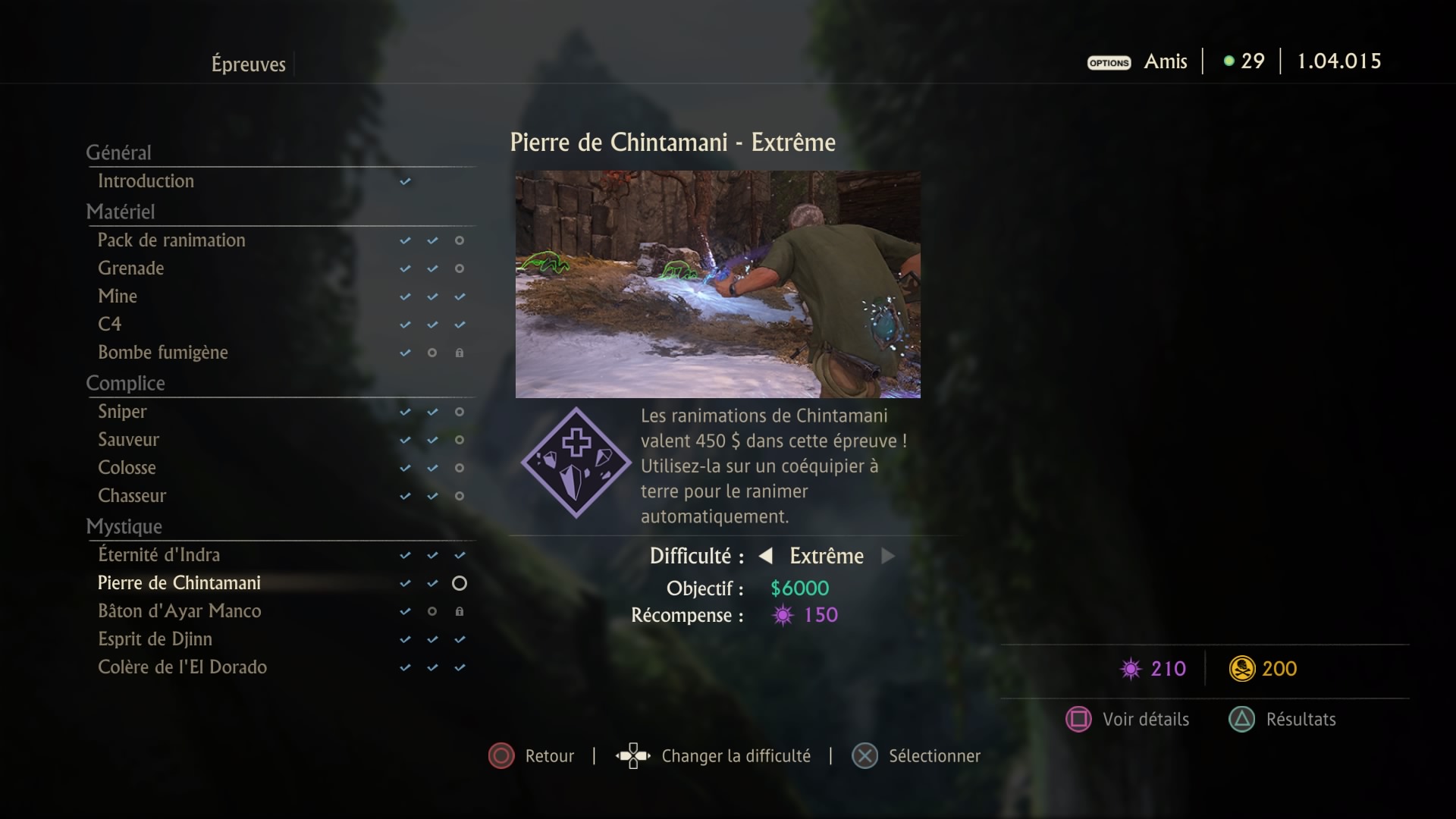Click the d-pad icon beside Changer la difficulté
The width and height of the screenshot is (1456, 819).
632,755
